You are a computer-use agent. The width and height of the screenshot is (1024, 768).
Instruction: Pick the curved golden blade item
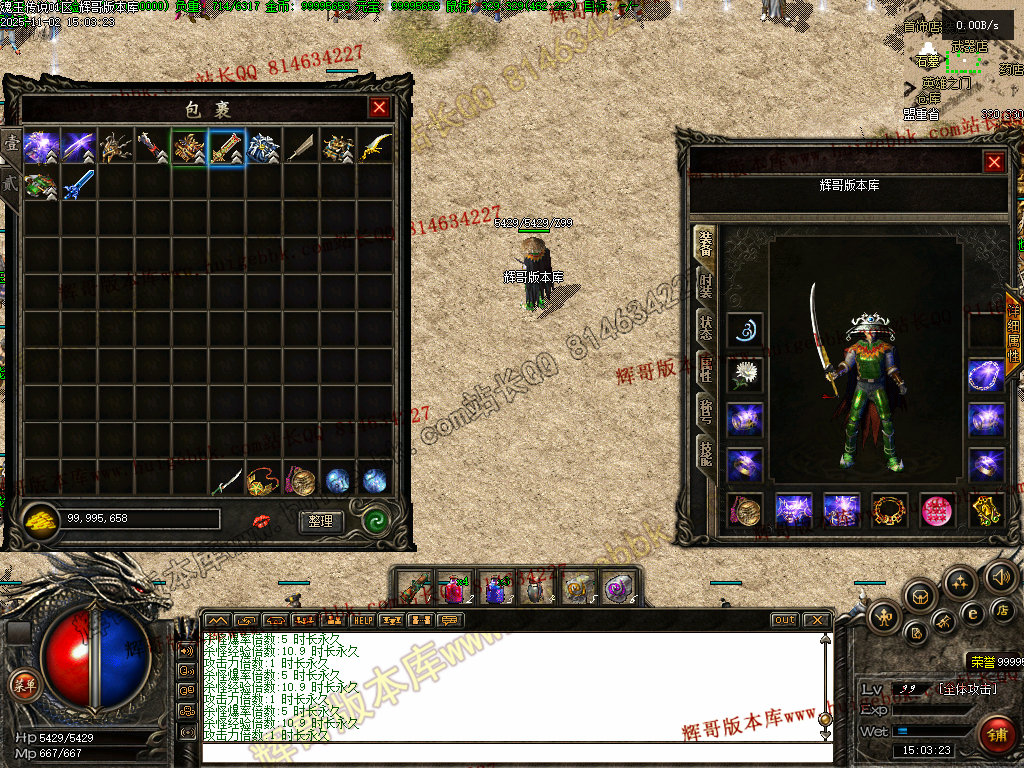point(375,147)
